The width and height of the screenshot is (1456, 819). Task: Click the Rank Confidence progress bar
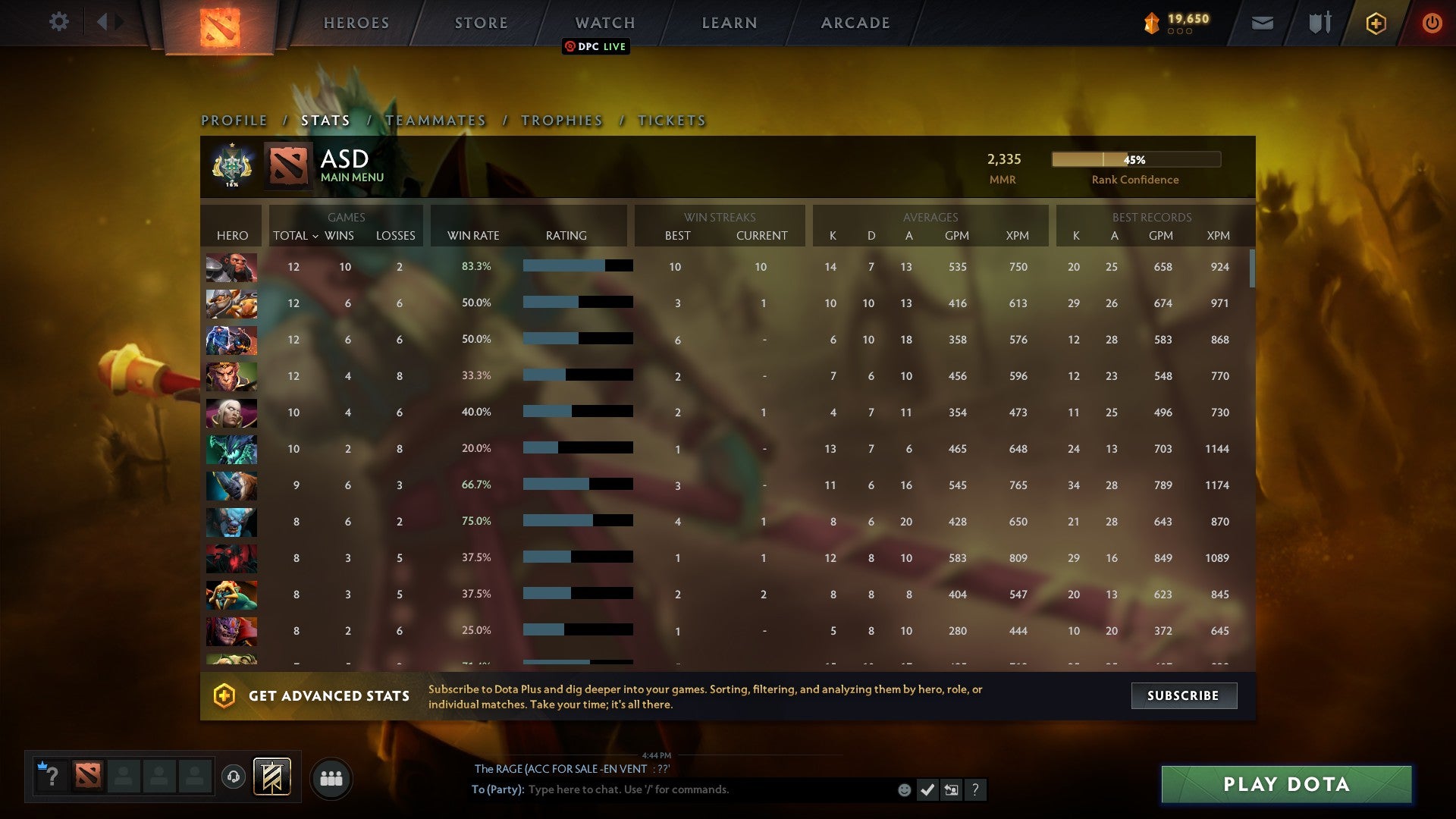[x=1135, y=160]
